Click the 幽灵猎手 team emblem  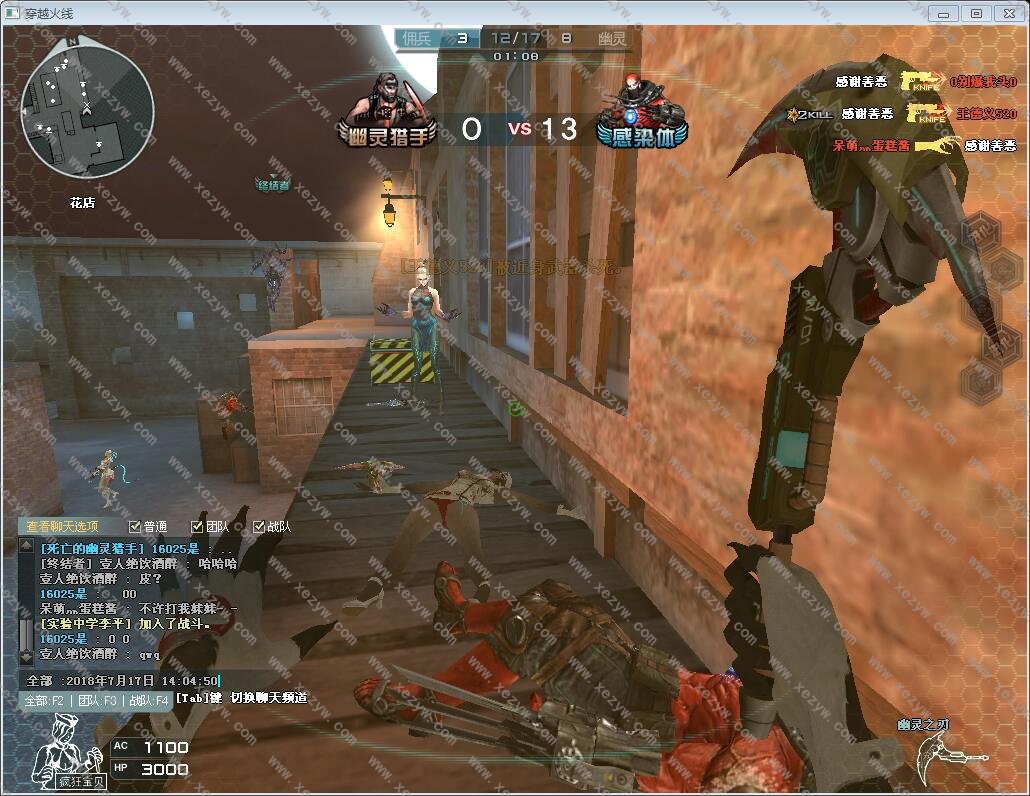tap(390, 113)
